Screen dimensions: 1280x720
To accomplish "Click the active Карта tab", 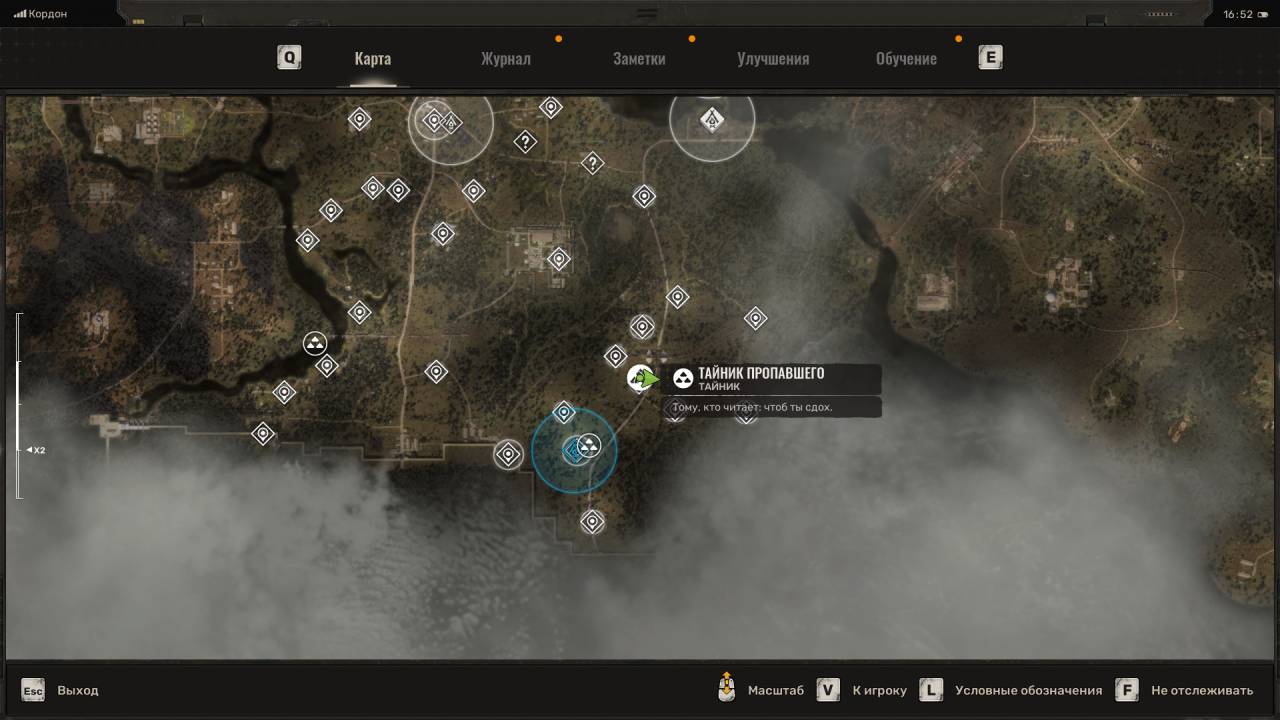I will coord(372,58).
